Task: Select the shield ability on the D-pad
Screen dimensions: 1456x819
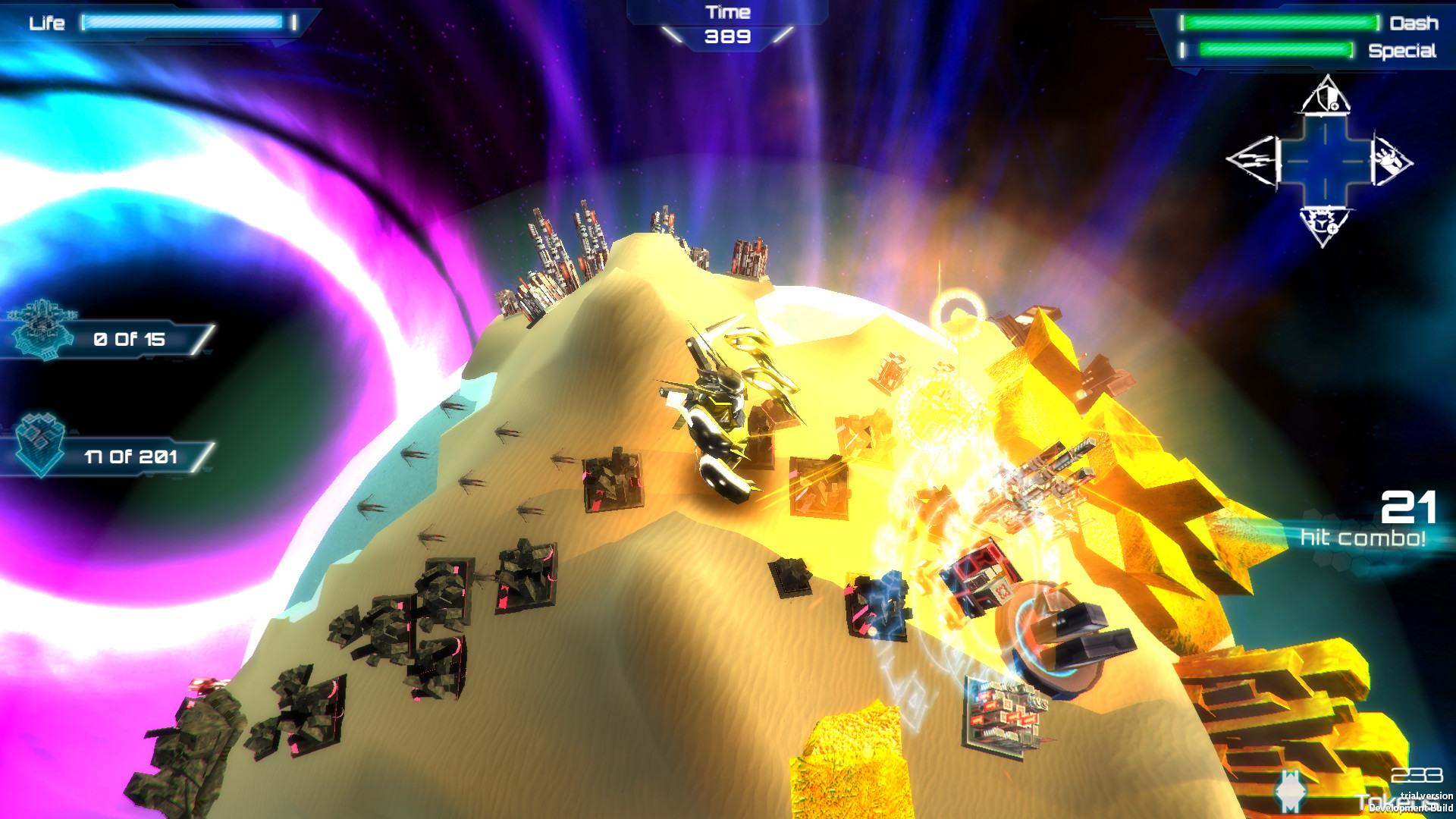Action: coord(1324,99)
